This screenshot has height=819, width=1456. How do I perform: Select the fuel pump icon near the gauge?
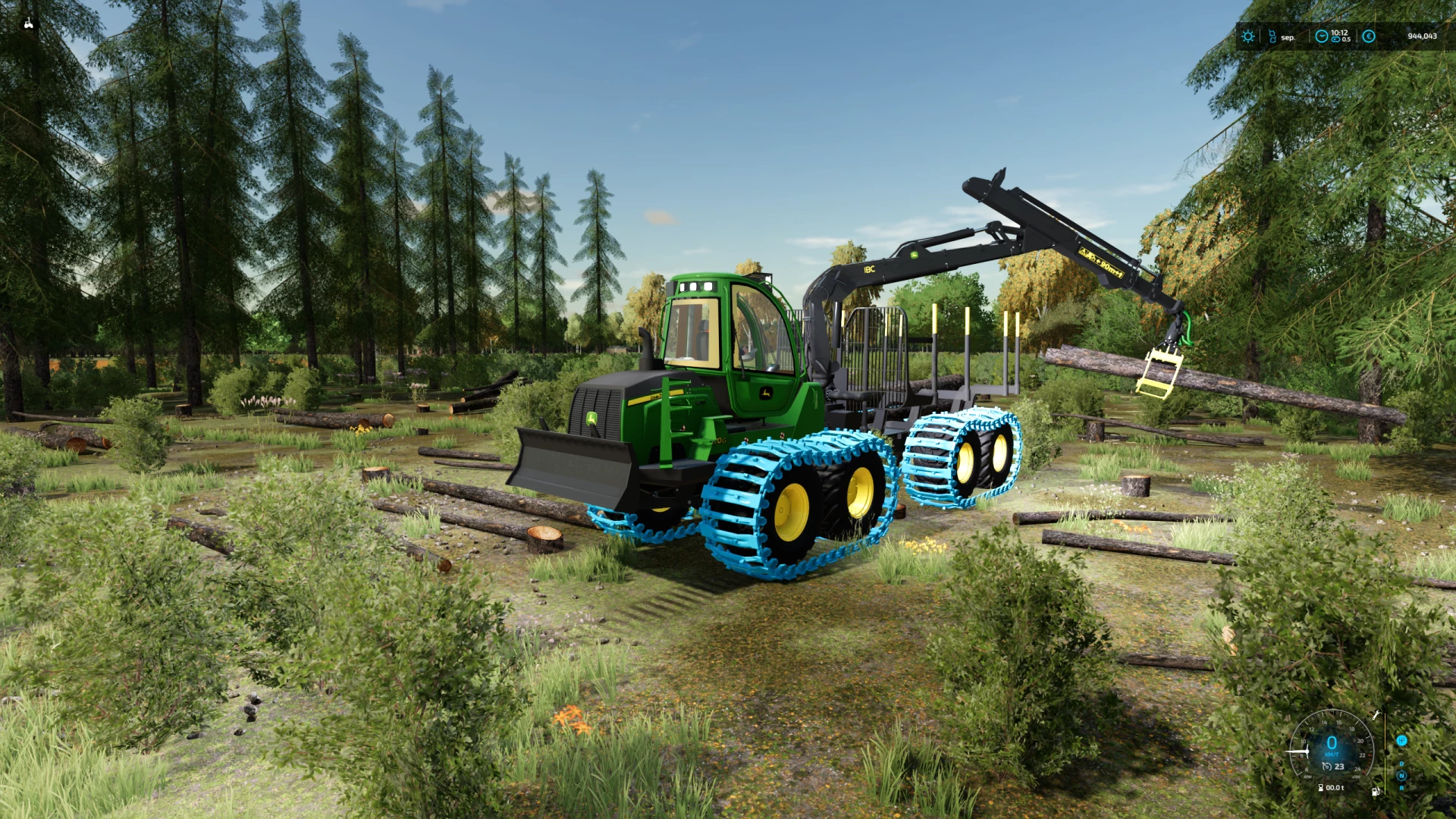coord(1376,792)
